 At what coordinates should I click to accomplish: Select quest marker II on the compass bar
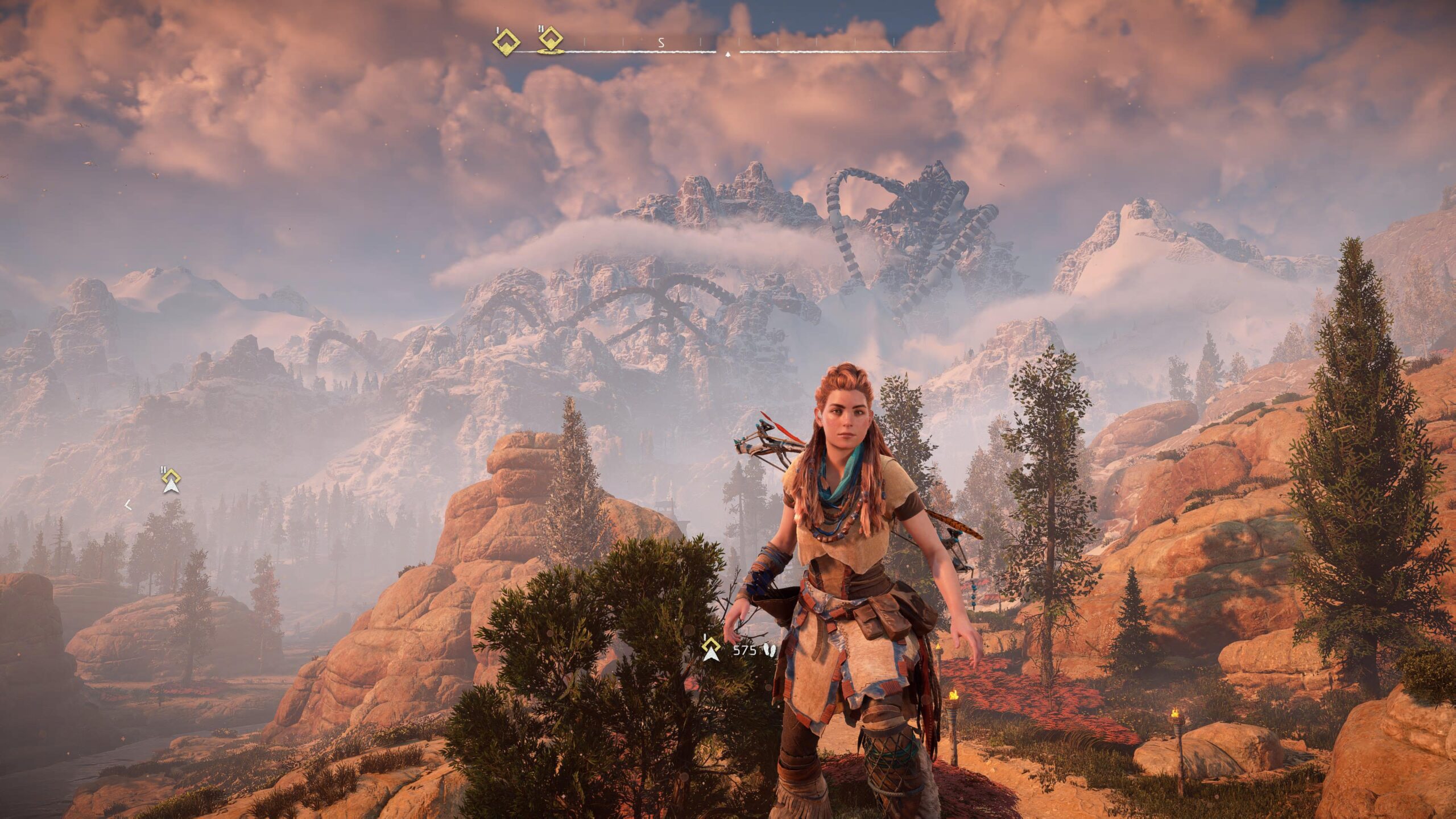click(x=549, y=40)
